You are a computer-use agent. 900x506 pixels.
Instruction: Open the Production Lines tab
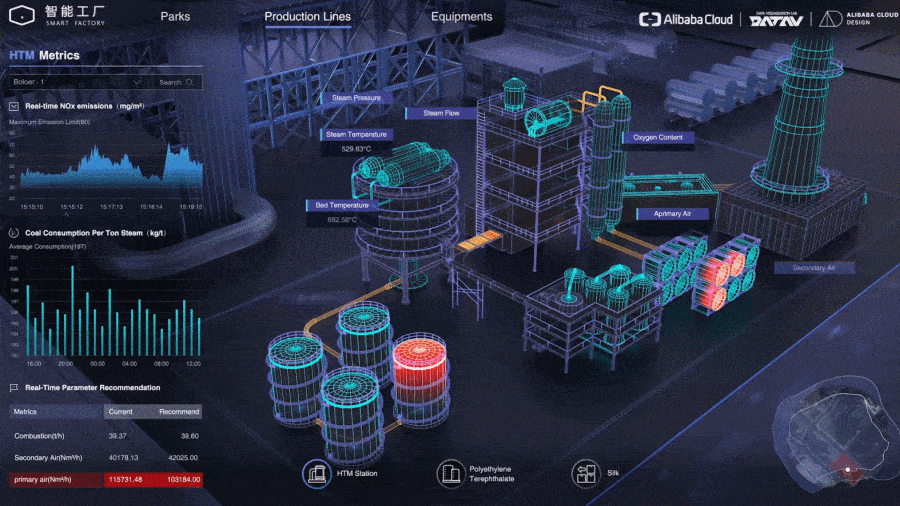308,17
